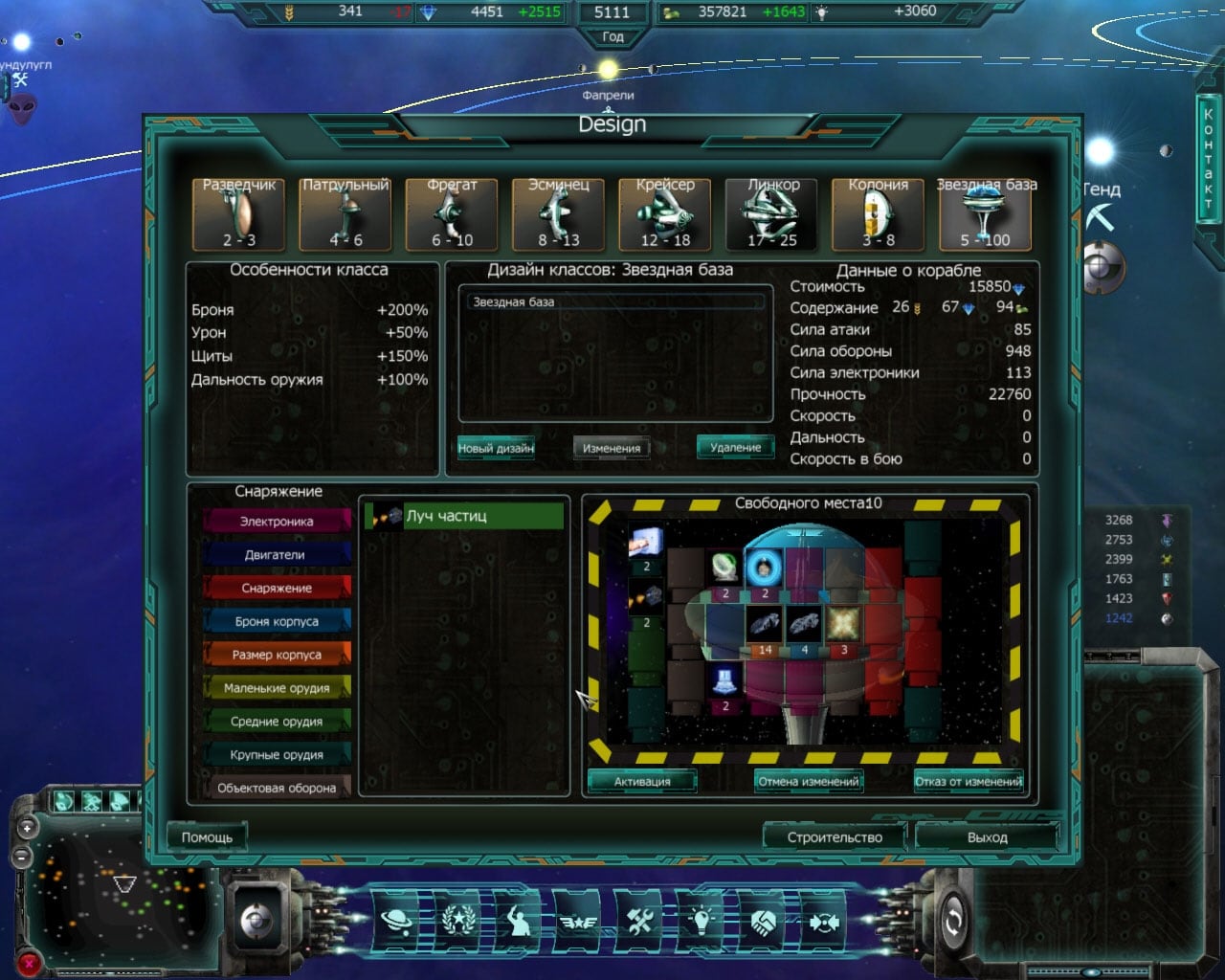Click the Удаление button
Screen dimensions: 1225x980
pos(735,448)
